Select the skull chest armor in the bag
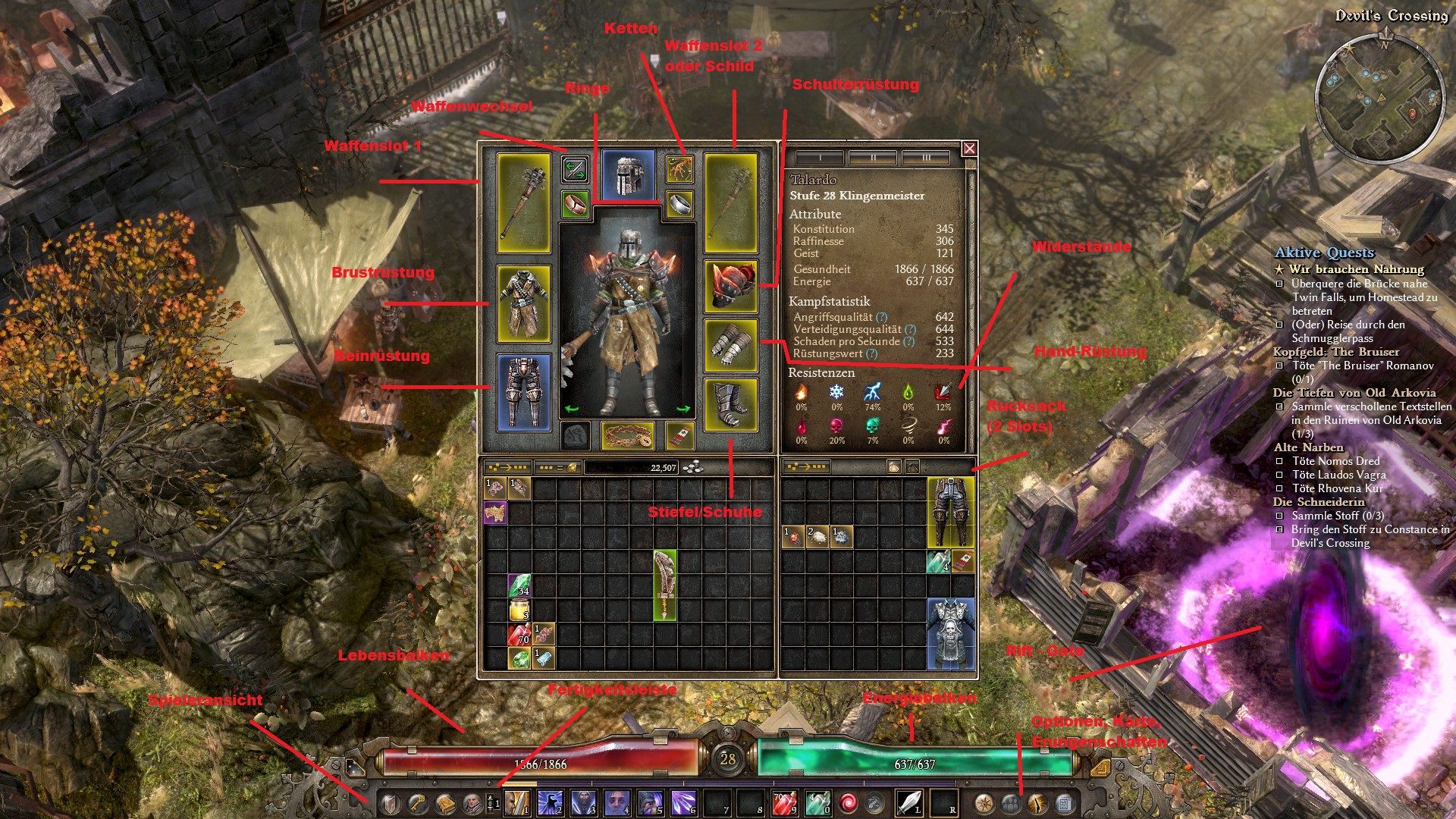The height and width of the screenshot is (819, 1456). (x=950, y=634)
